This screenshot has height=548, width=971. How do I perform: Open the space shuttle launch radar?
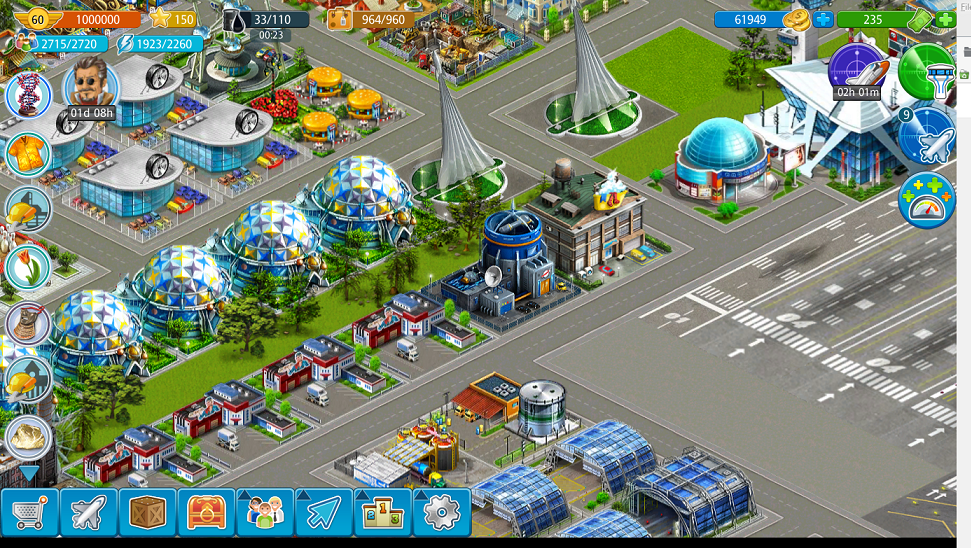point(857,70)
